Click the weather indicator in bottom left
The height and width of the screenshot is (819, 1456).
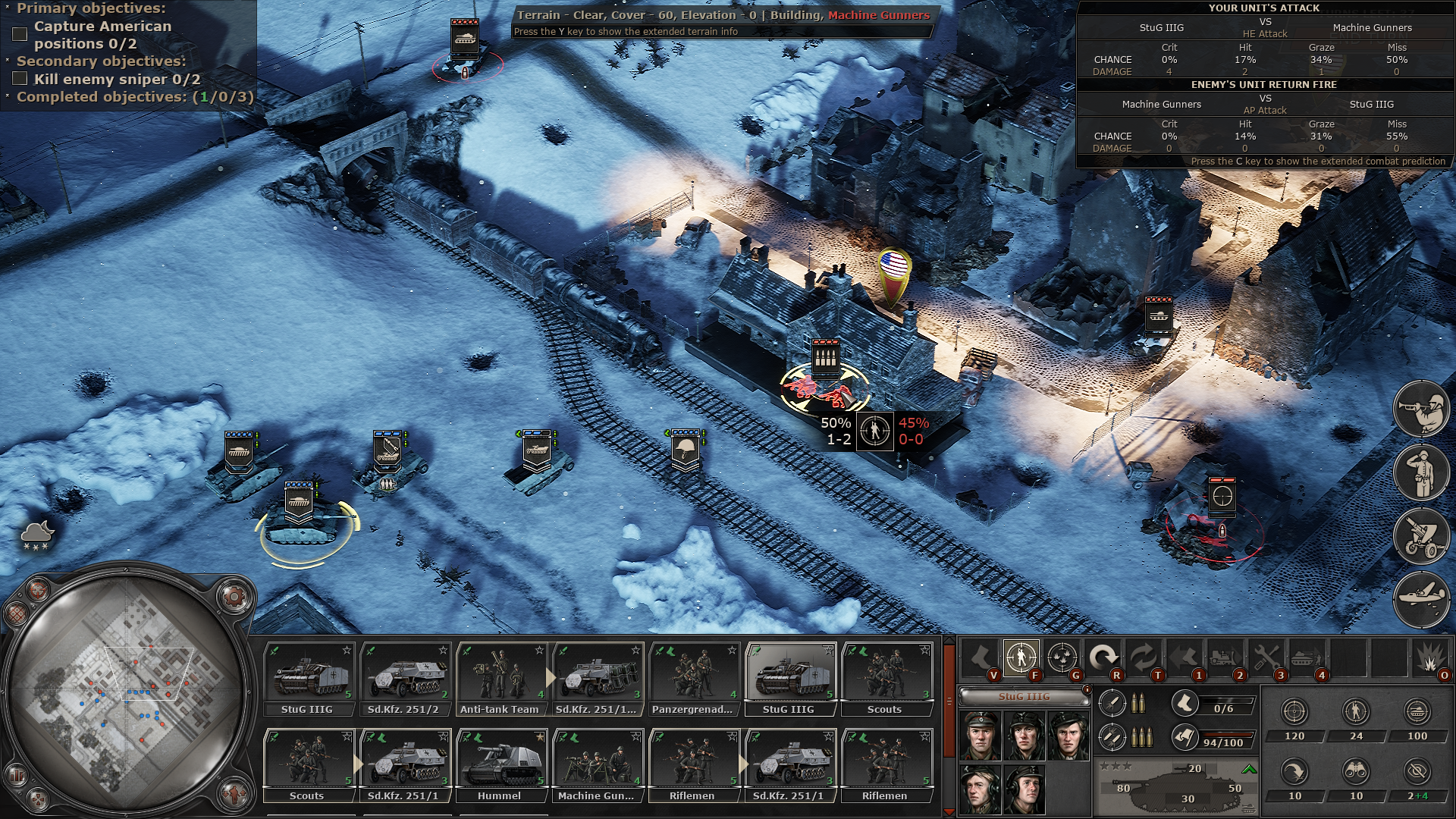36,535
